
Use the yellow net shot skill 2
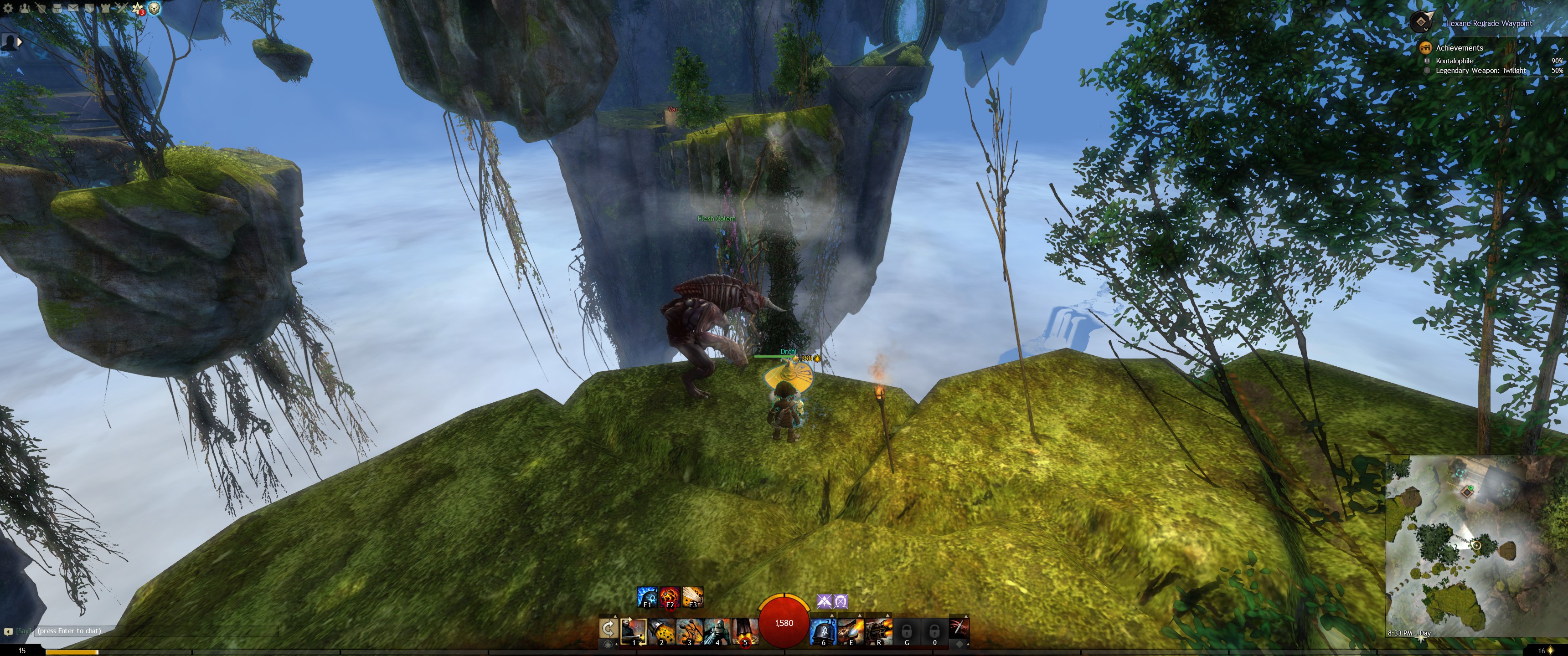(x=661, y=630)
